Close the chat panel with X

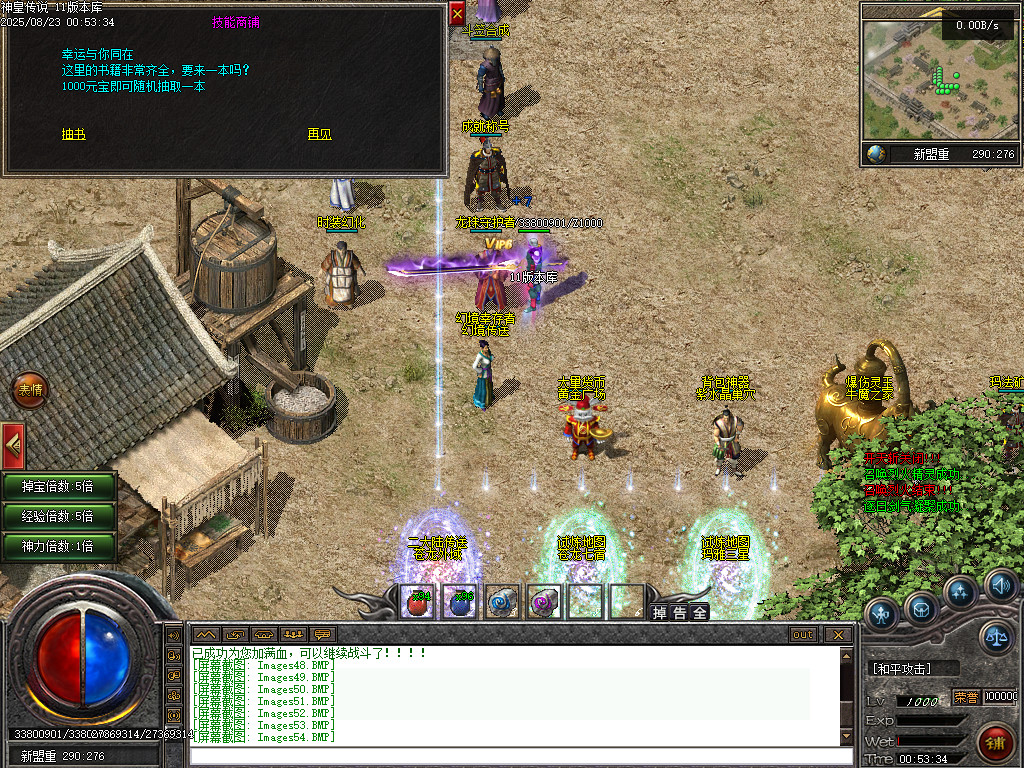tap(838, 634)
